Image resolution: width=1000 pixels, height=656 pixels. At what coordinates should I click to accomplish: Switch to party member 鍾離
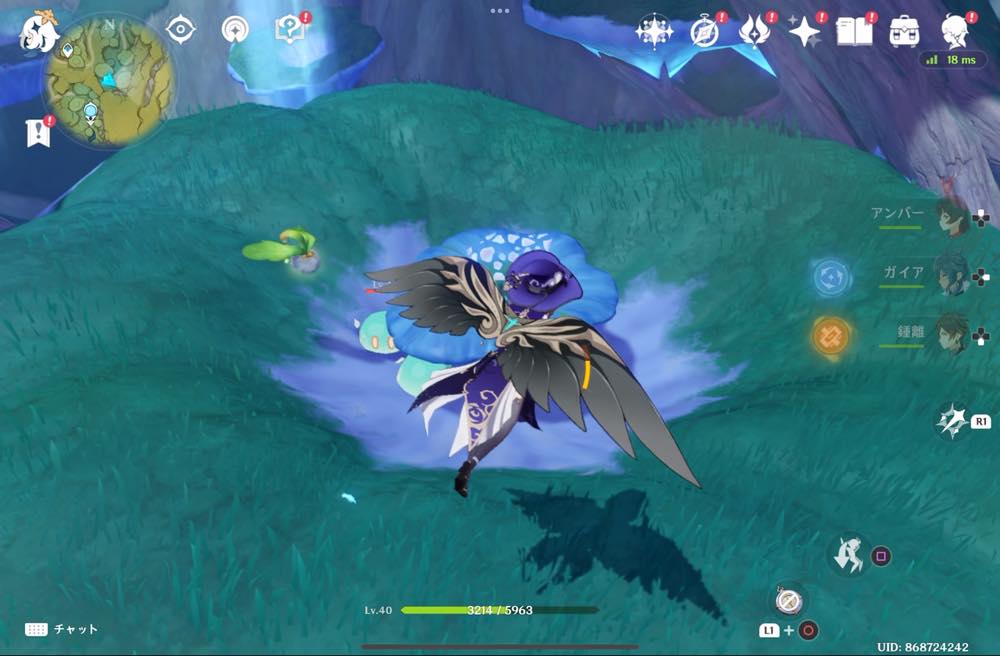950,334
